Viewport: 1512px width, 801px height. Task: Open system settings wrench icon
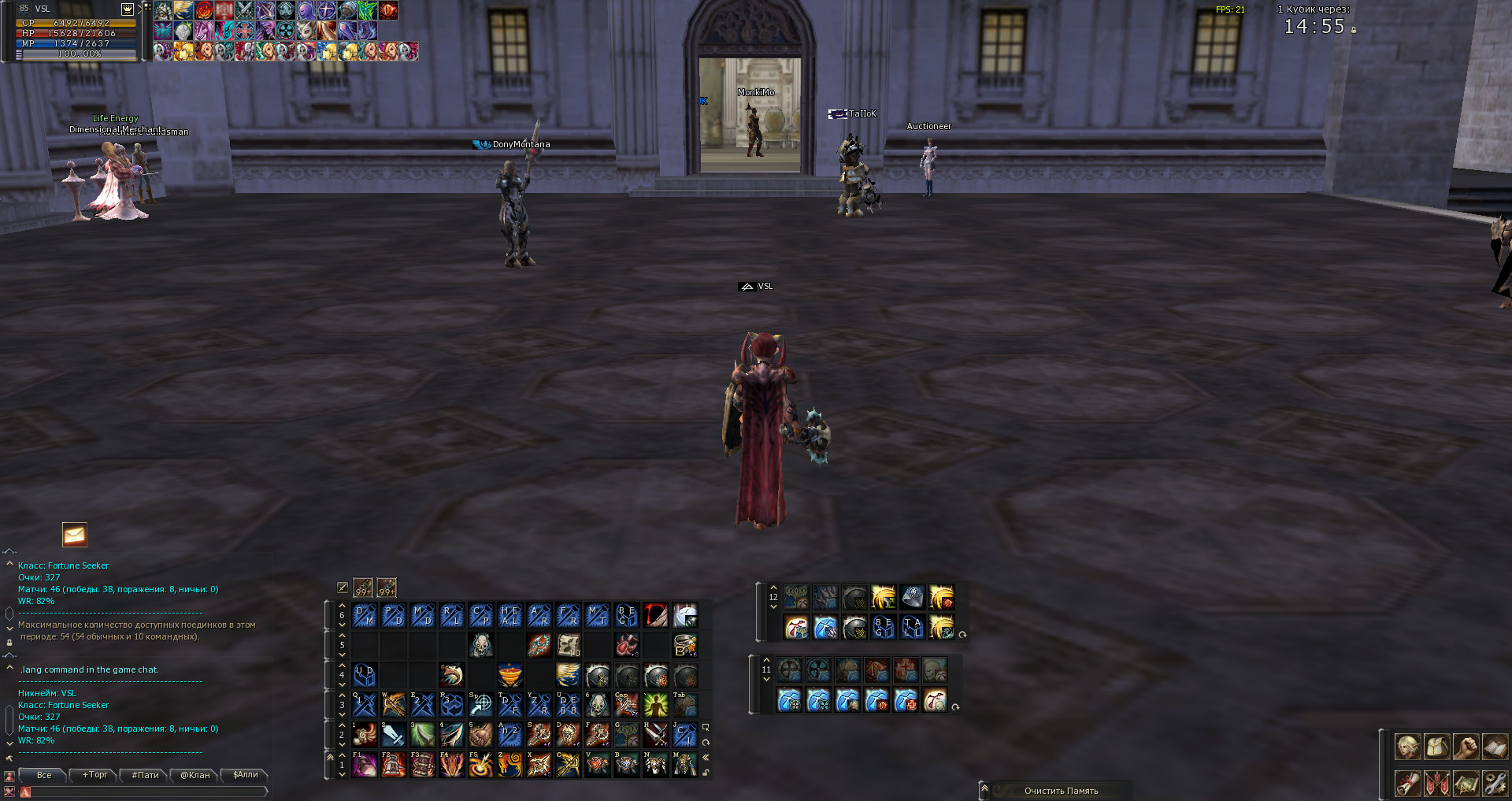(x=1495, y=783)
